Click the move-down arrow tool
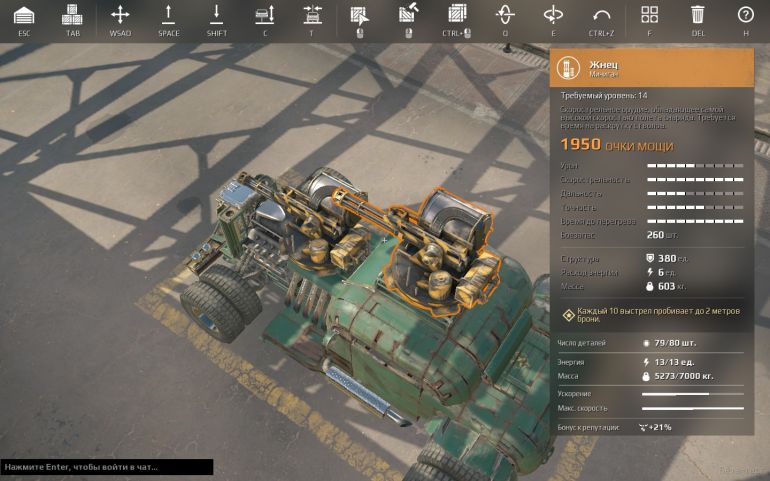The height and width of the screenshot is (481, 770). [x=216, y=16]
